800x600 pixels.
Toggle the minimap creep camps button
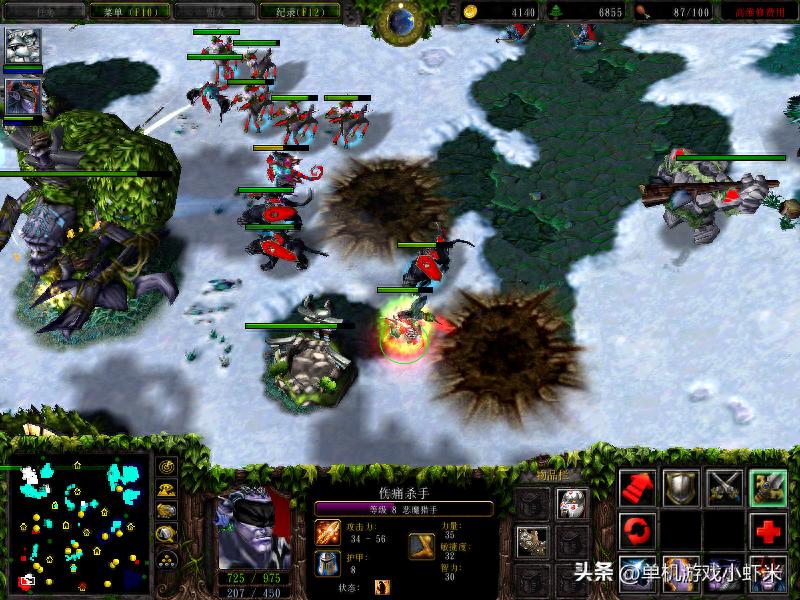tap(167, 535)
